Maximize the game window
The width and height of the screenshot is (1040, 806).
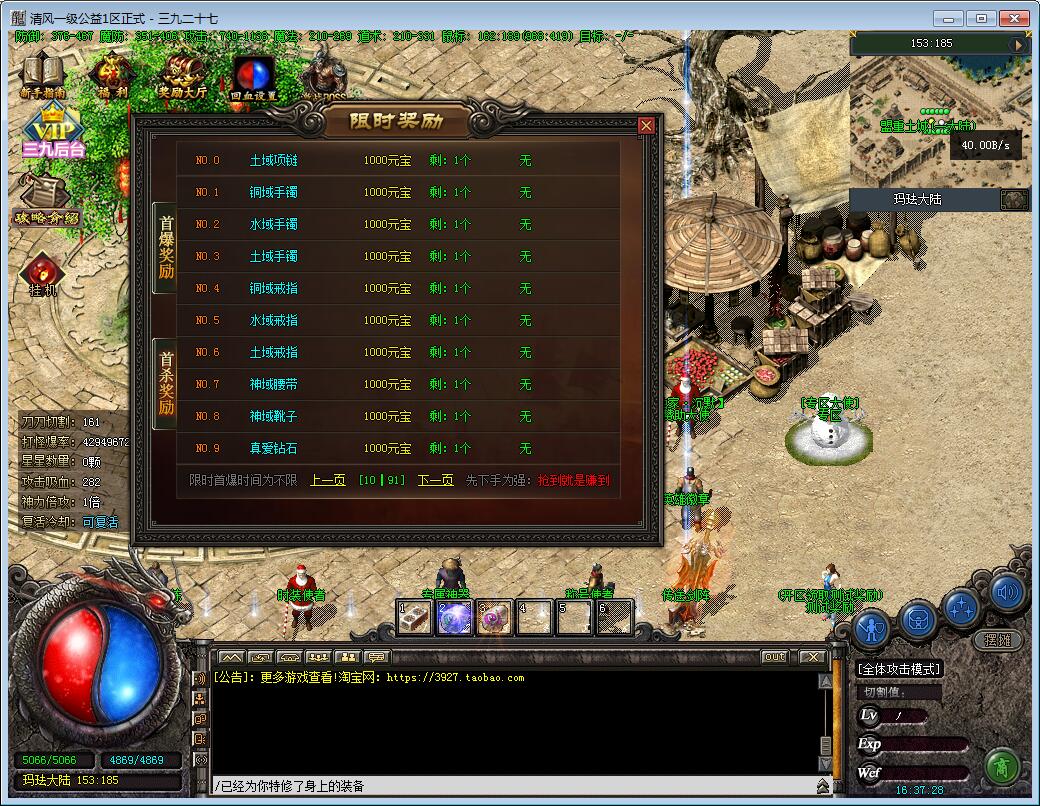pos(981,18)
